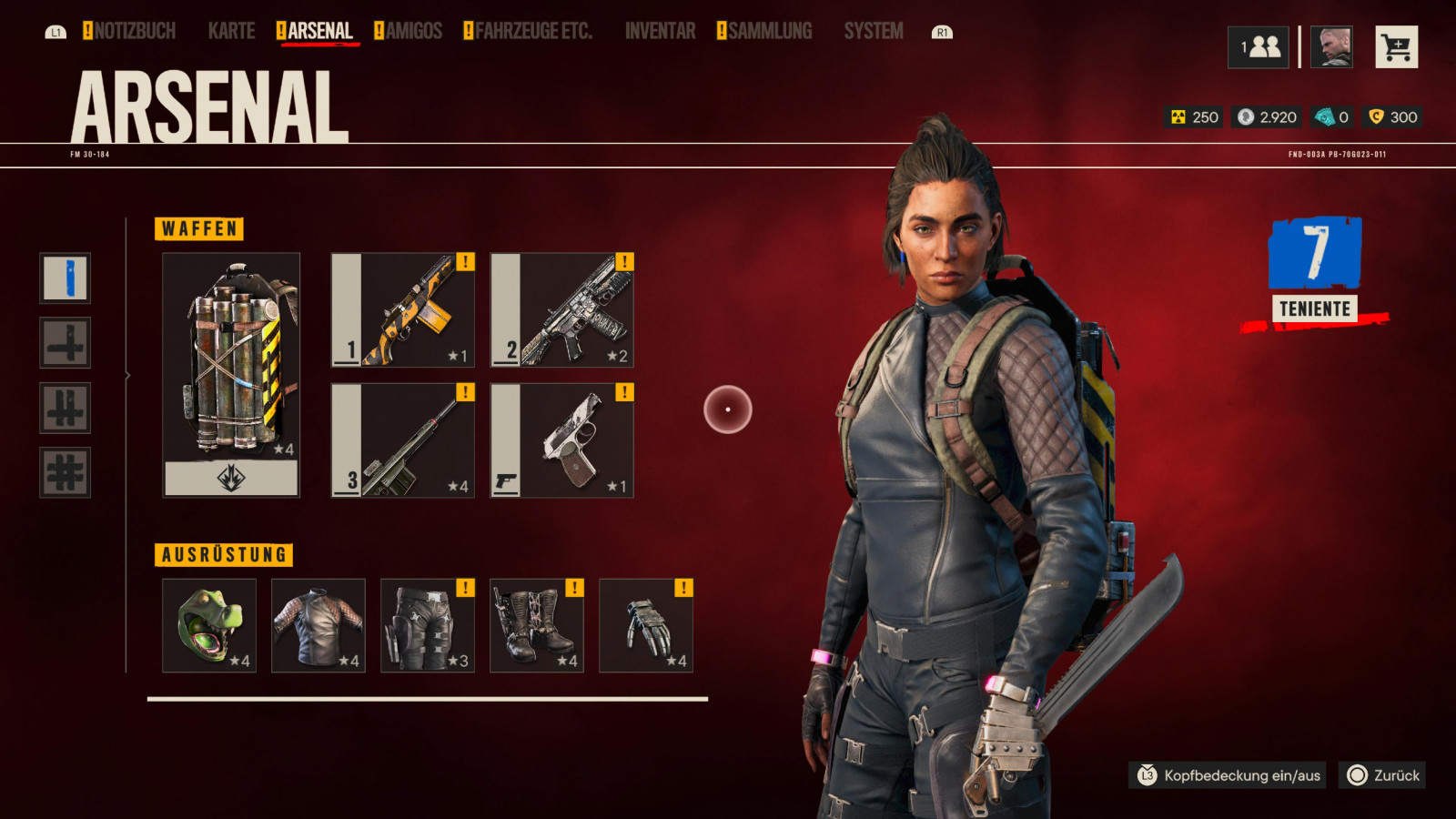Screen dimensions: 1456x819
Task: Open the trousers equipment slot
Action: click(x=428, y=626)
